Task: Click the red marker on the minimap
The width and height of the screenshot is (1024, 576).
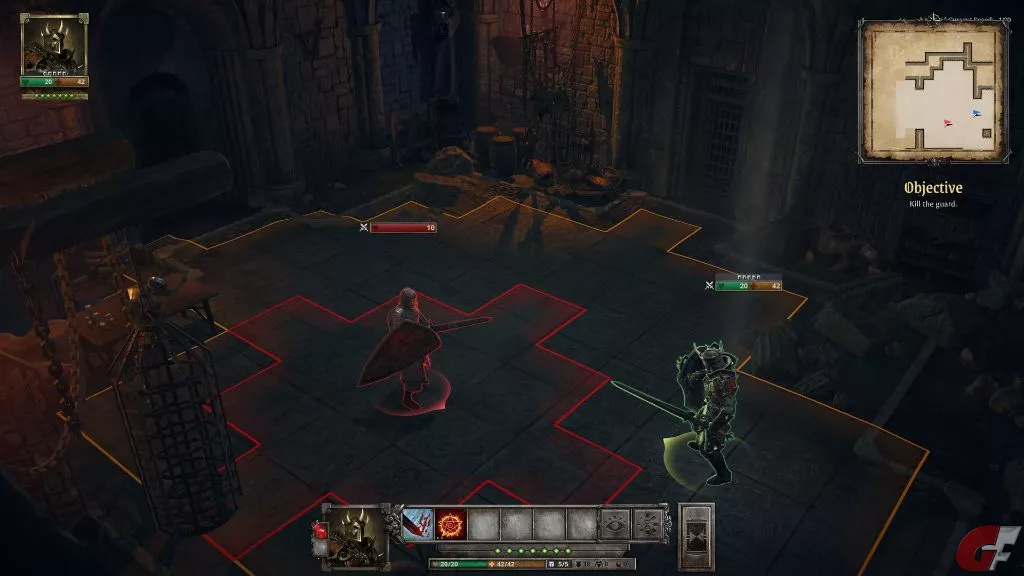Action: click(947, 123)
